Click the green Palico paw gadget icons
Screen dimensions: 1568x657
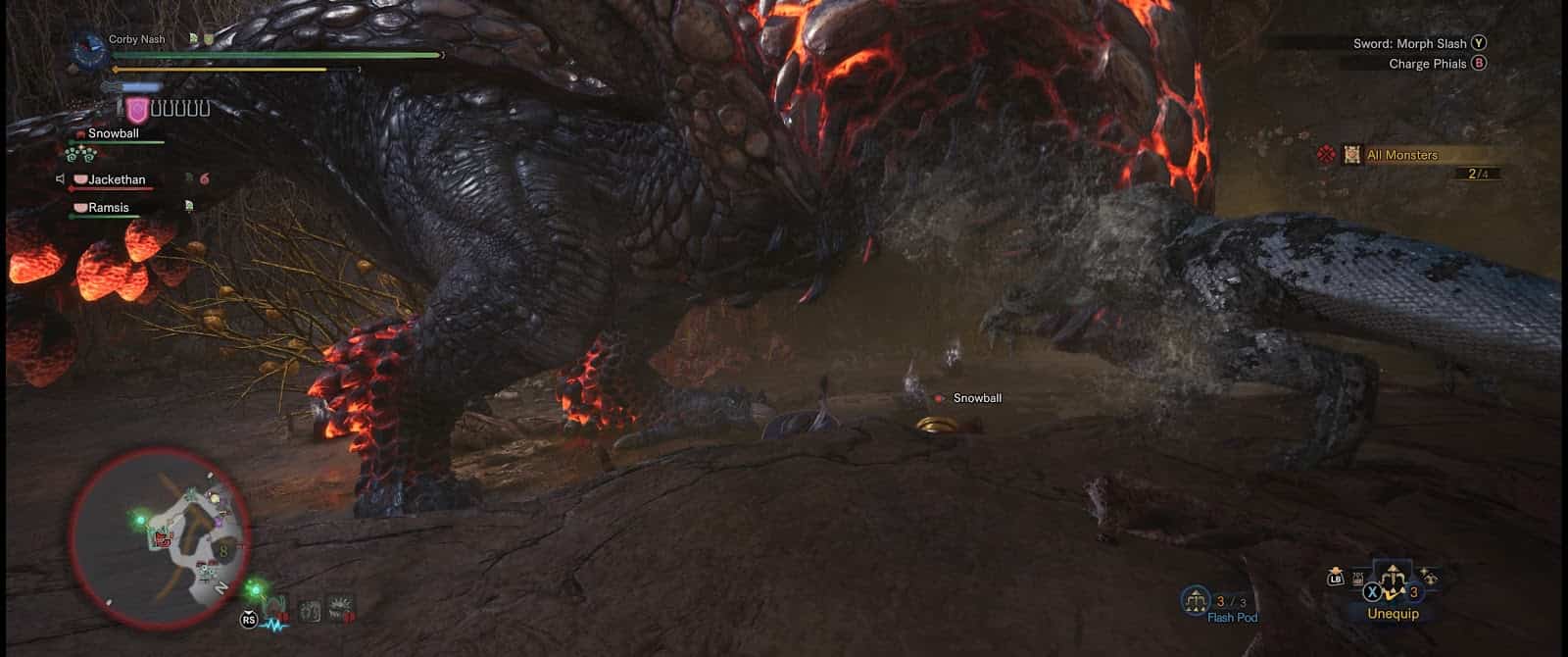79,154
